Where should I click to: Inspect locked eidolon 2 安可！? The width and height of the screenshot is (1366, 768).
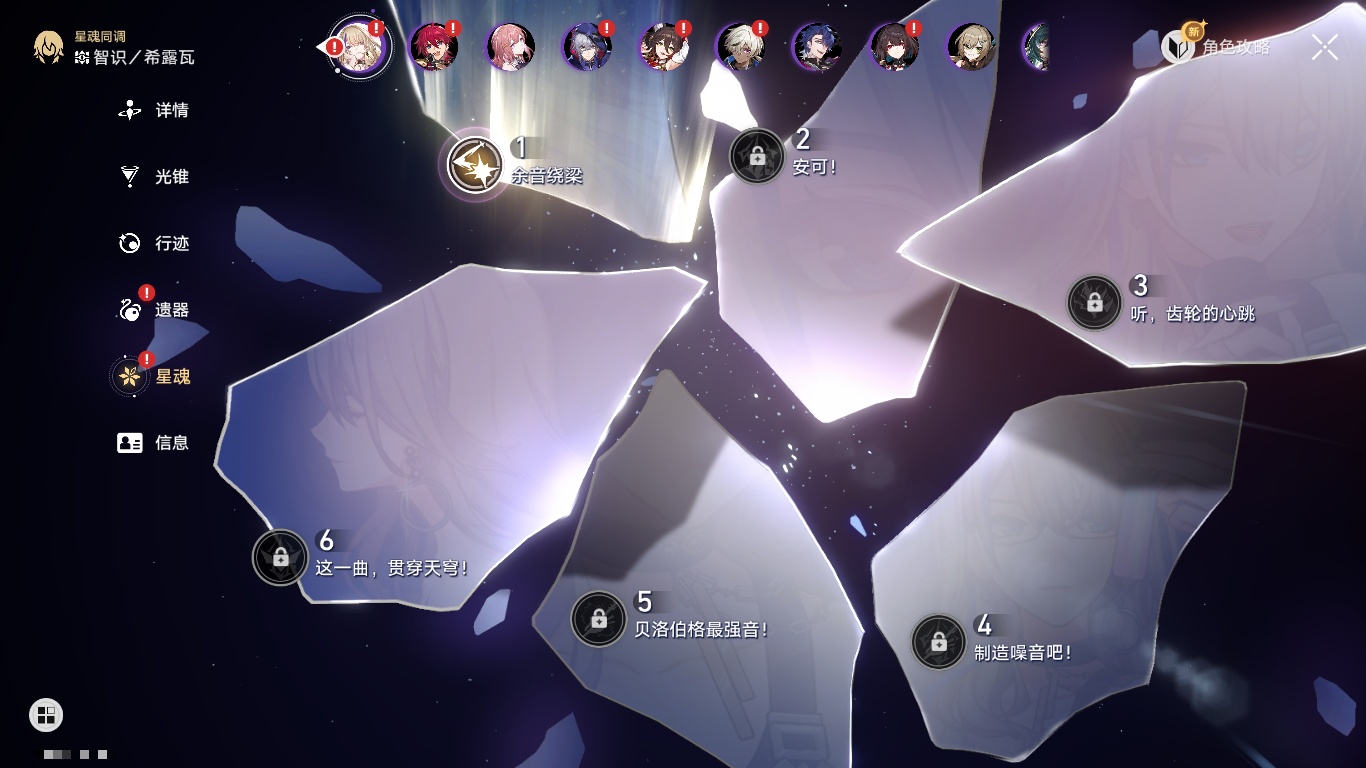pos(757,156)
